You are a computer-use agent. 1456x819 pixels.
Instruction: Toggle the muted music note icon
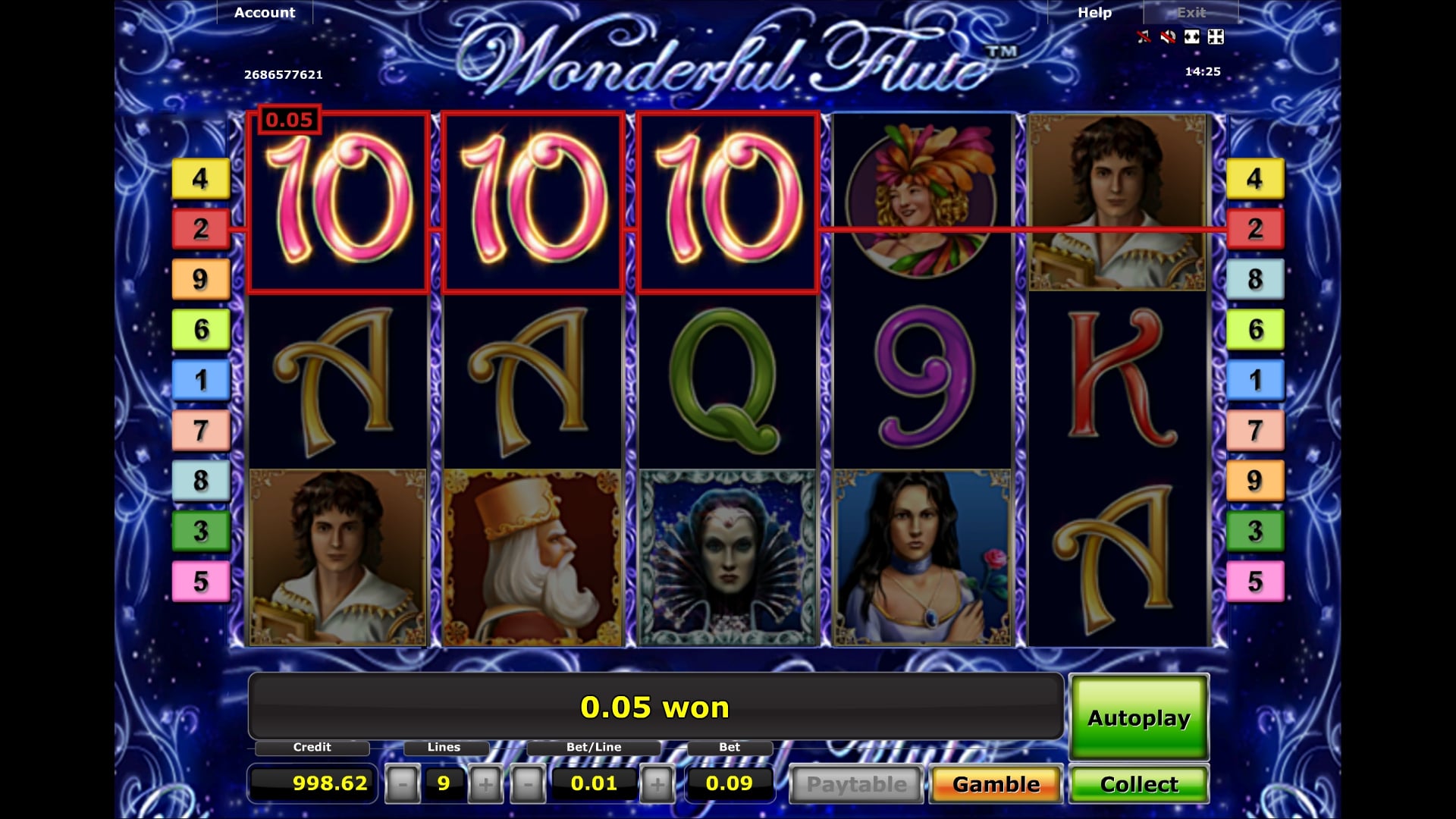(1144, 36)
